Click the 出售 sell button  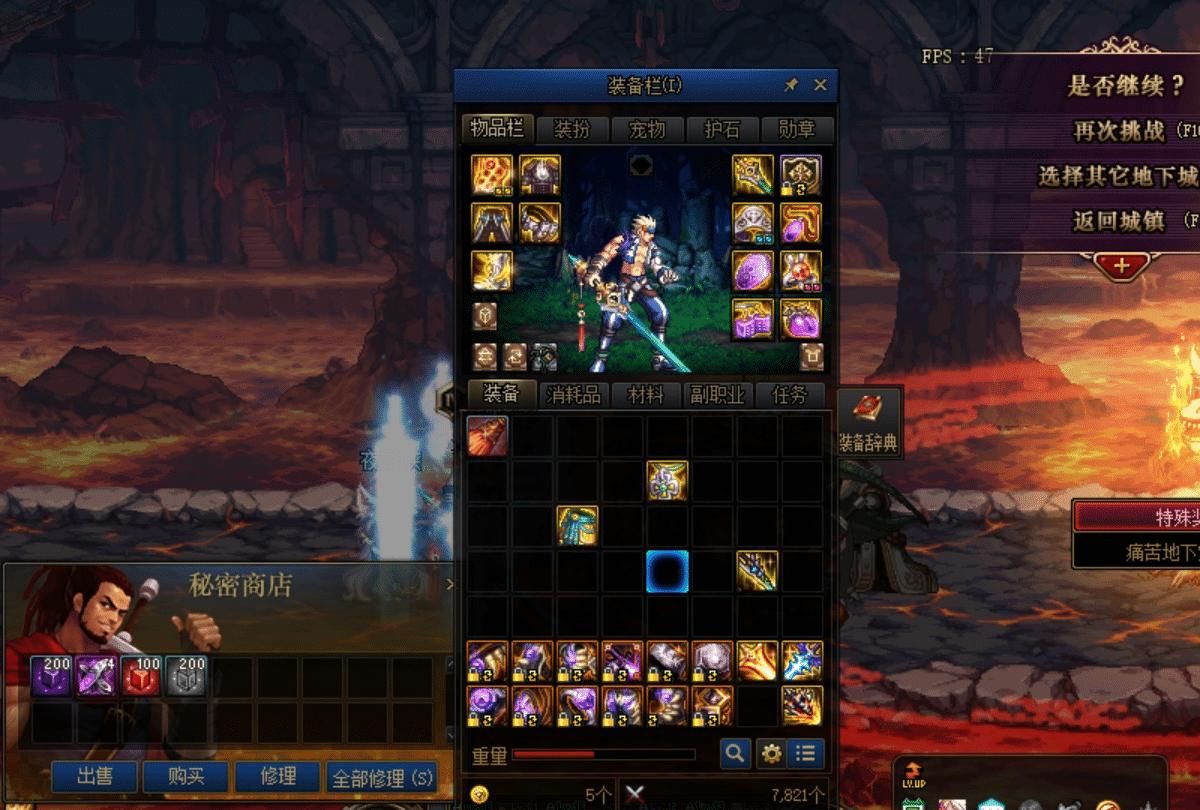tap(95, 776)
